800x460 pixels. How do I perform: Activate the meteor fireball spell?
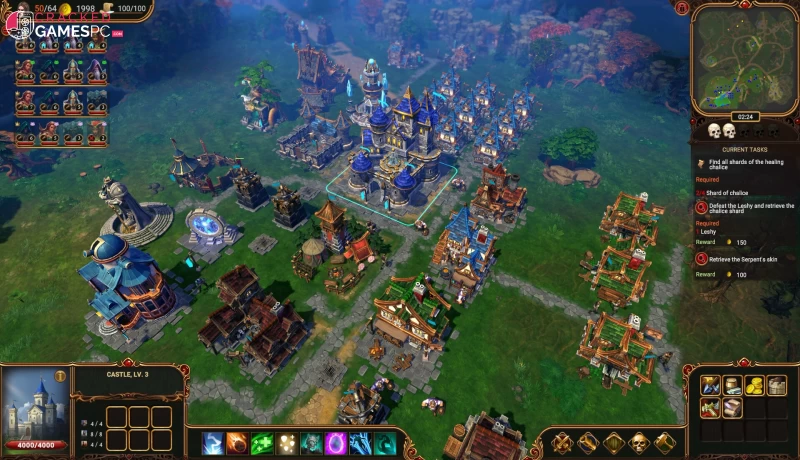point(237,442)
